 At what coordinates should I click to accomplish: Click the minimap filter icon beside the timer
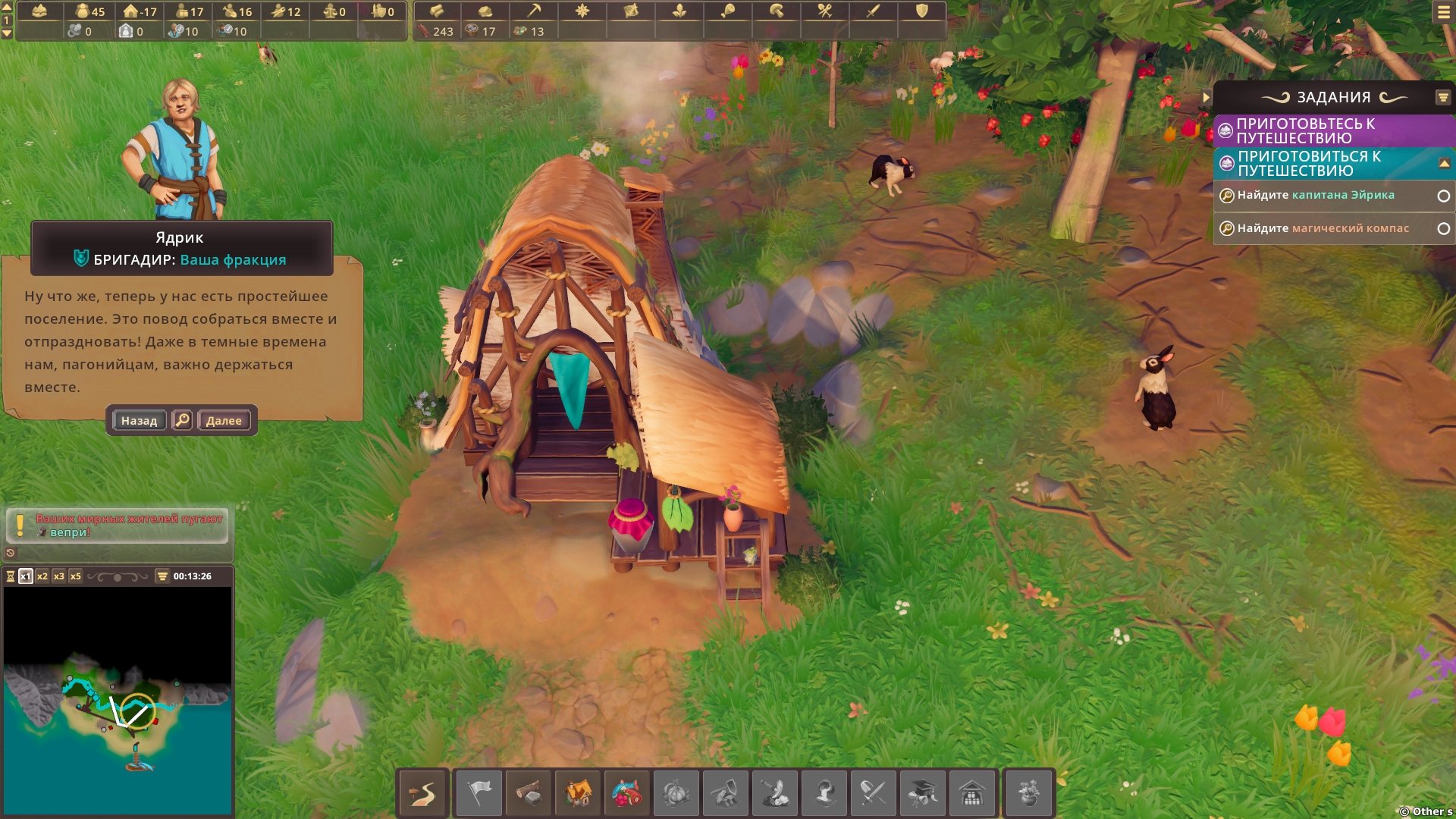coord(162,576)
